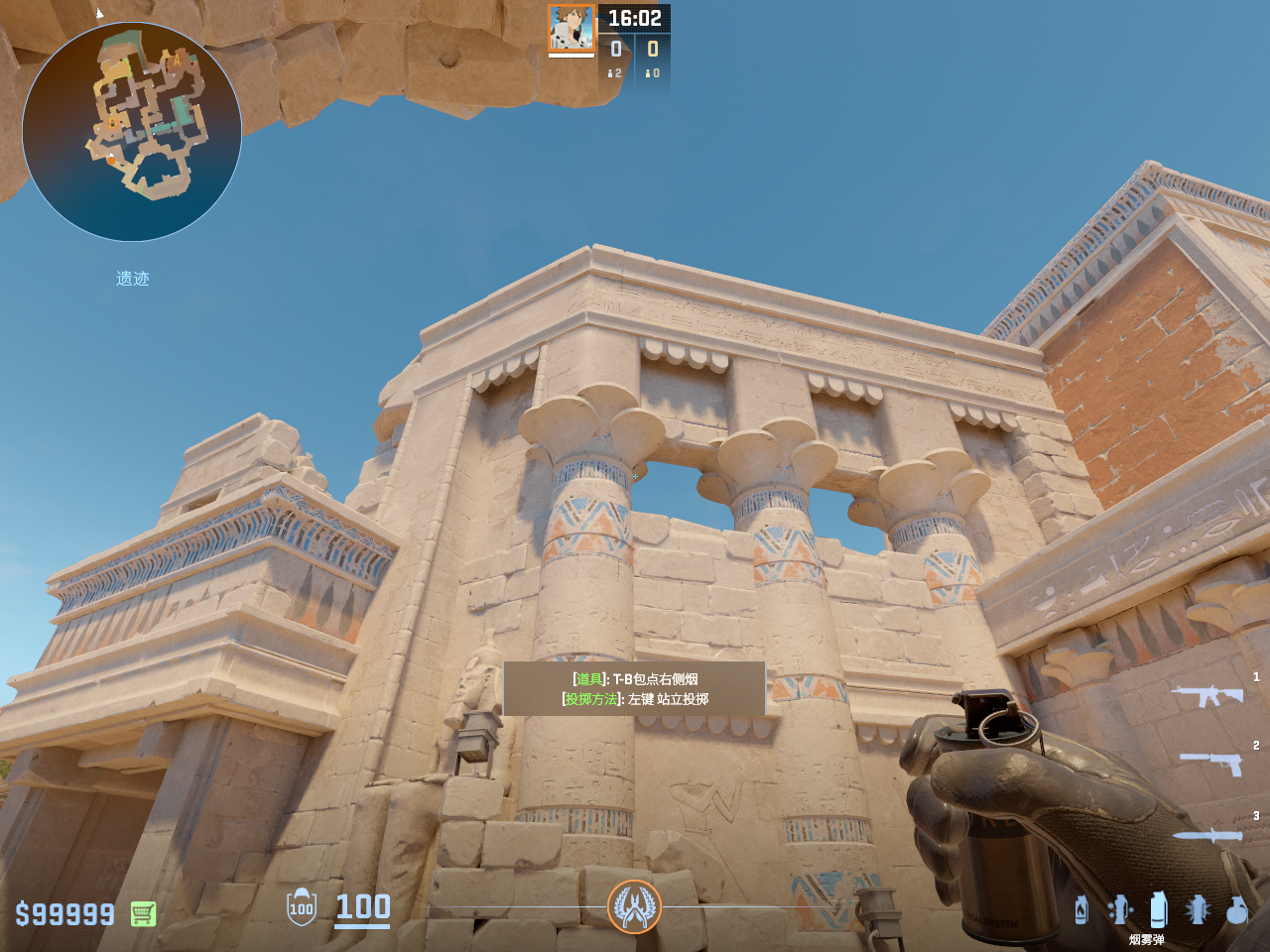Select the incendiary grenade icon
The image size is (1270, 952).
tap(1081, 909)
